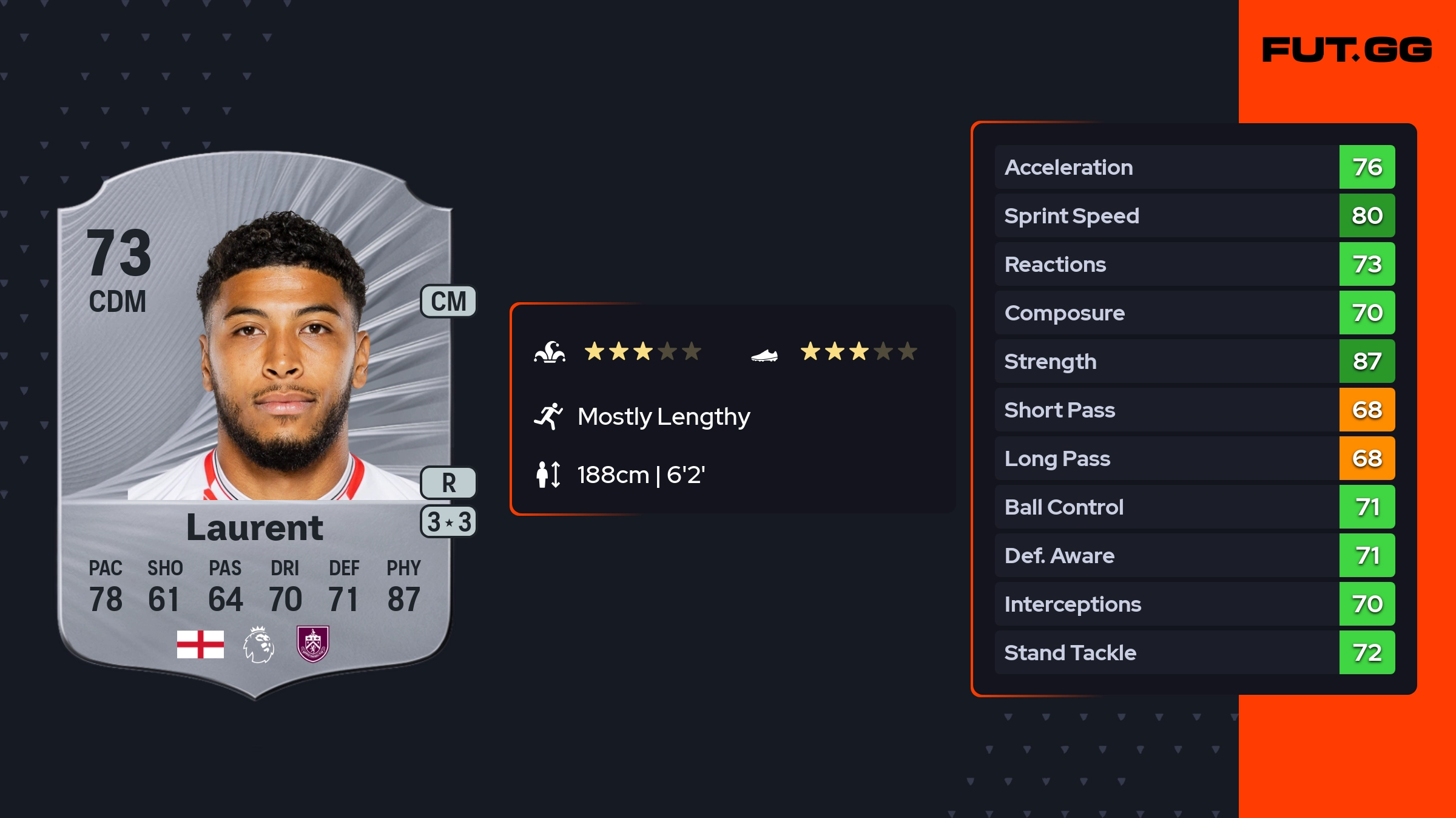Click the England flag on the card
The width and height of the screenshot is (1456, 818).
[200, 644]
